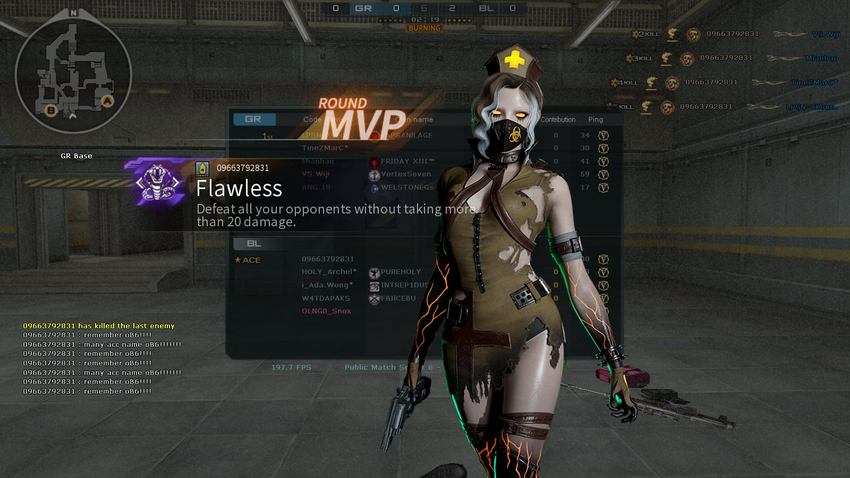Click the VortexSeven clan emblem

[x=374, y=174]
